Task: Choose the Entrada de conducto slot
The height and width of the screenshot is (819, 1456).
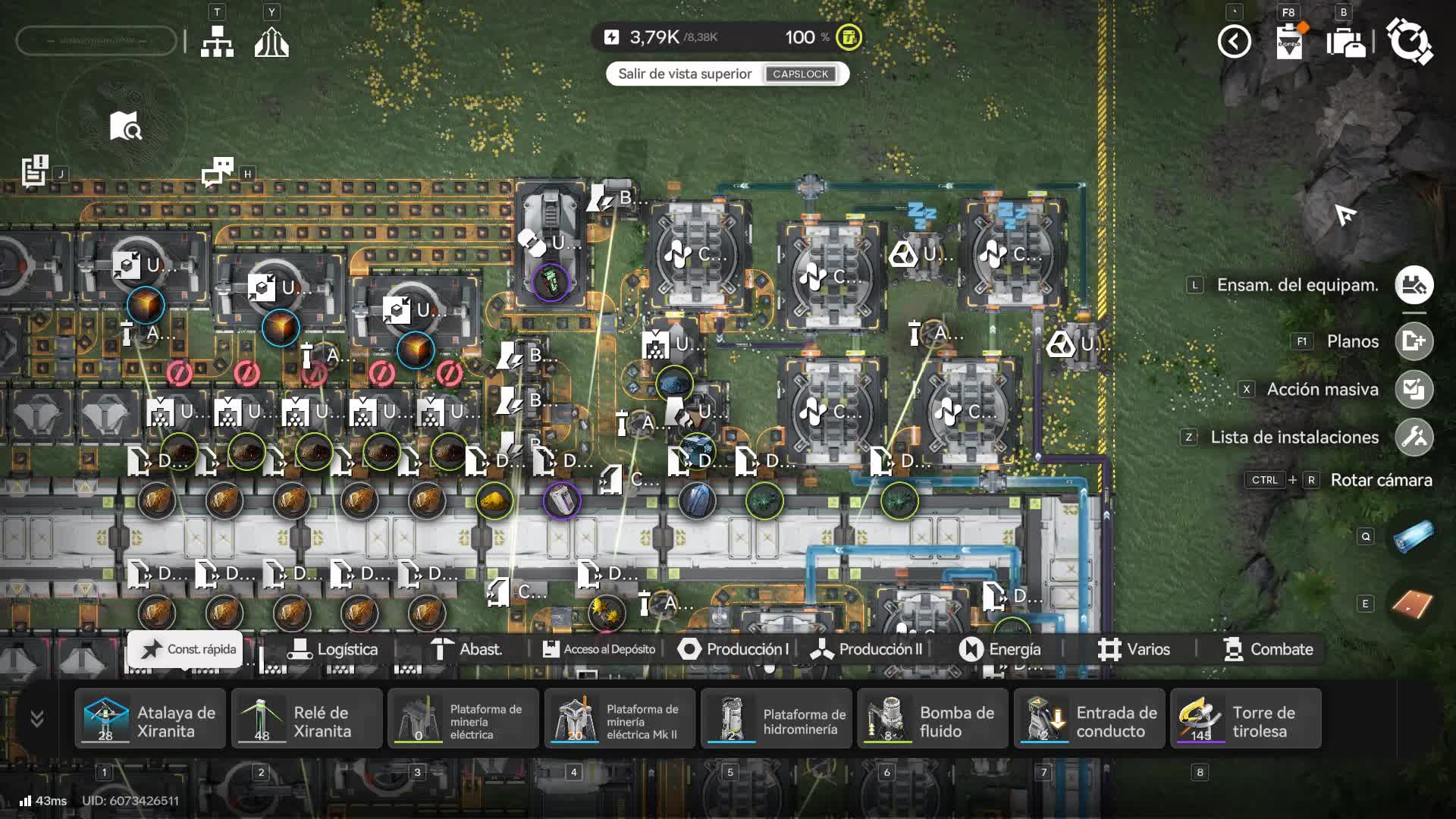Action: tap(1089, 719)
